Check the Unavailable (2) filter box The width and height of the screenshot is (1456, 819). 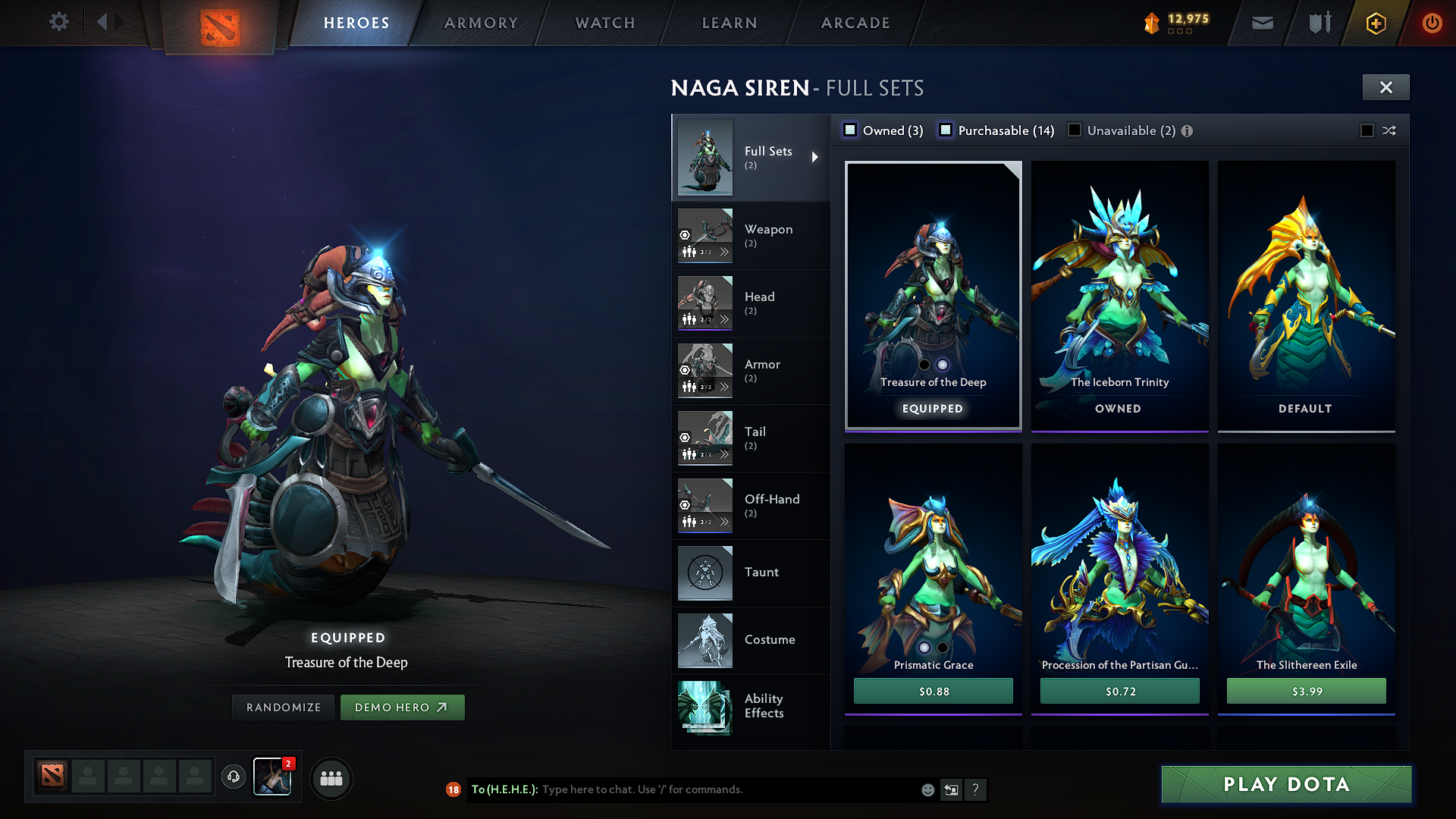pos(1074,130)
